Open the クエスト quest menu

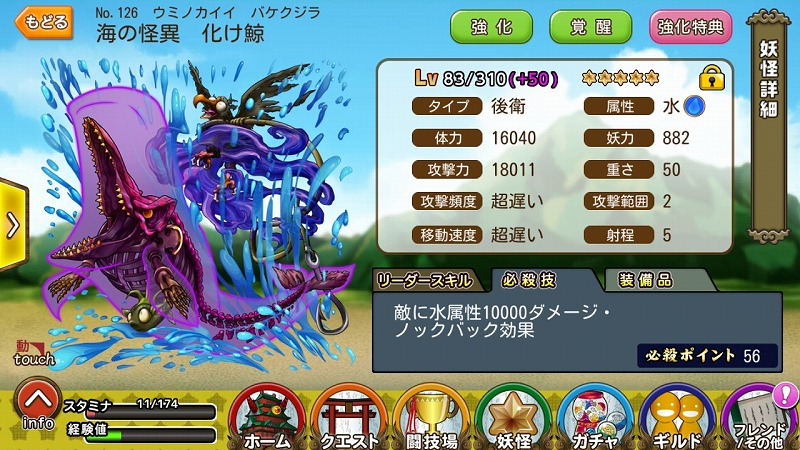point(350,418)
